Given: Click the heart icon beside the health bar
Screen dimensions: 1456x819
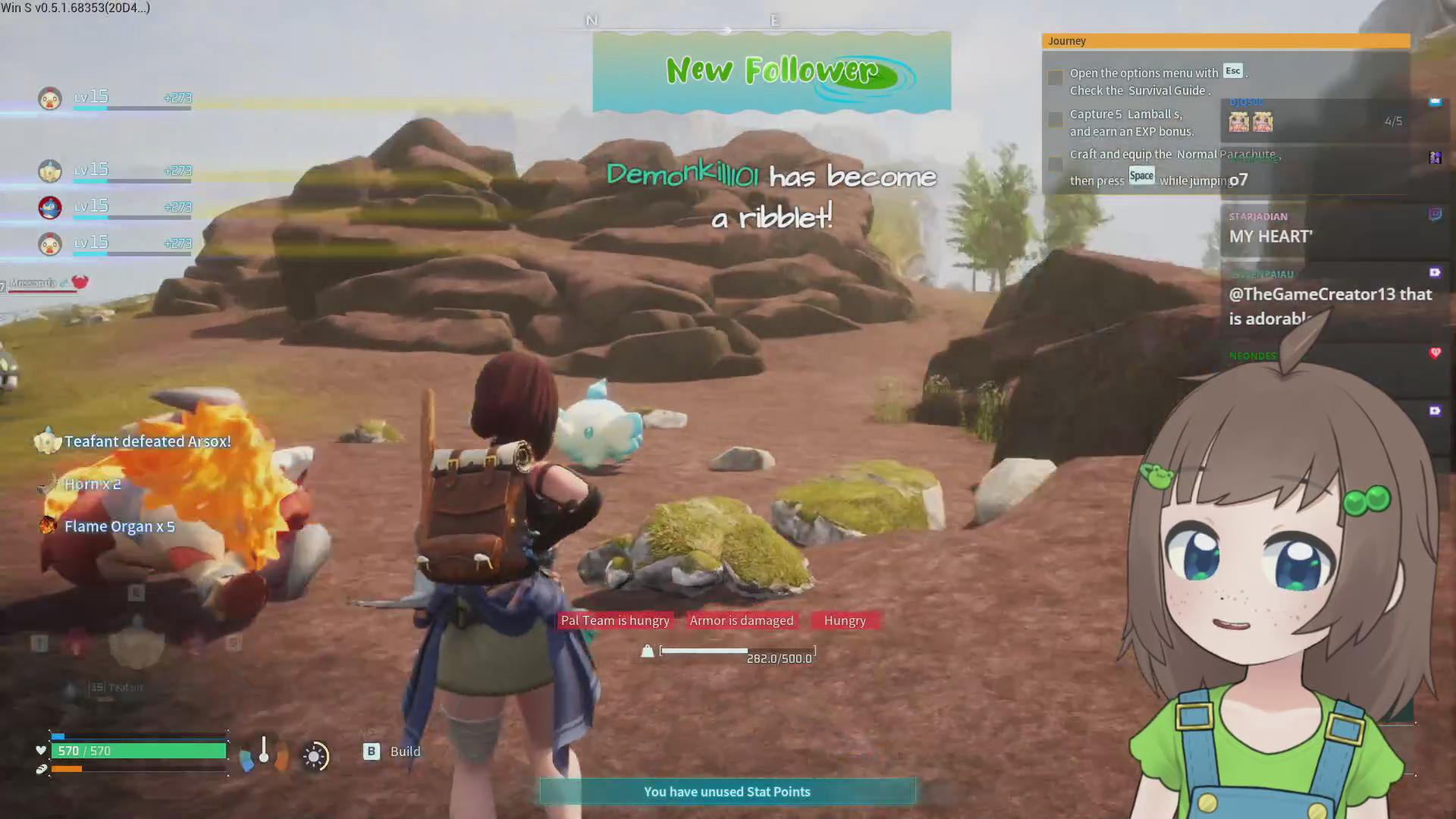Looking at the screenshot, I should pos(40,750).
